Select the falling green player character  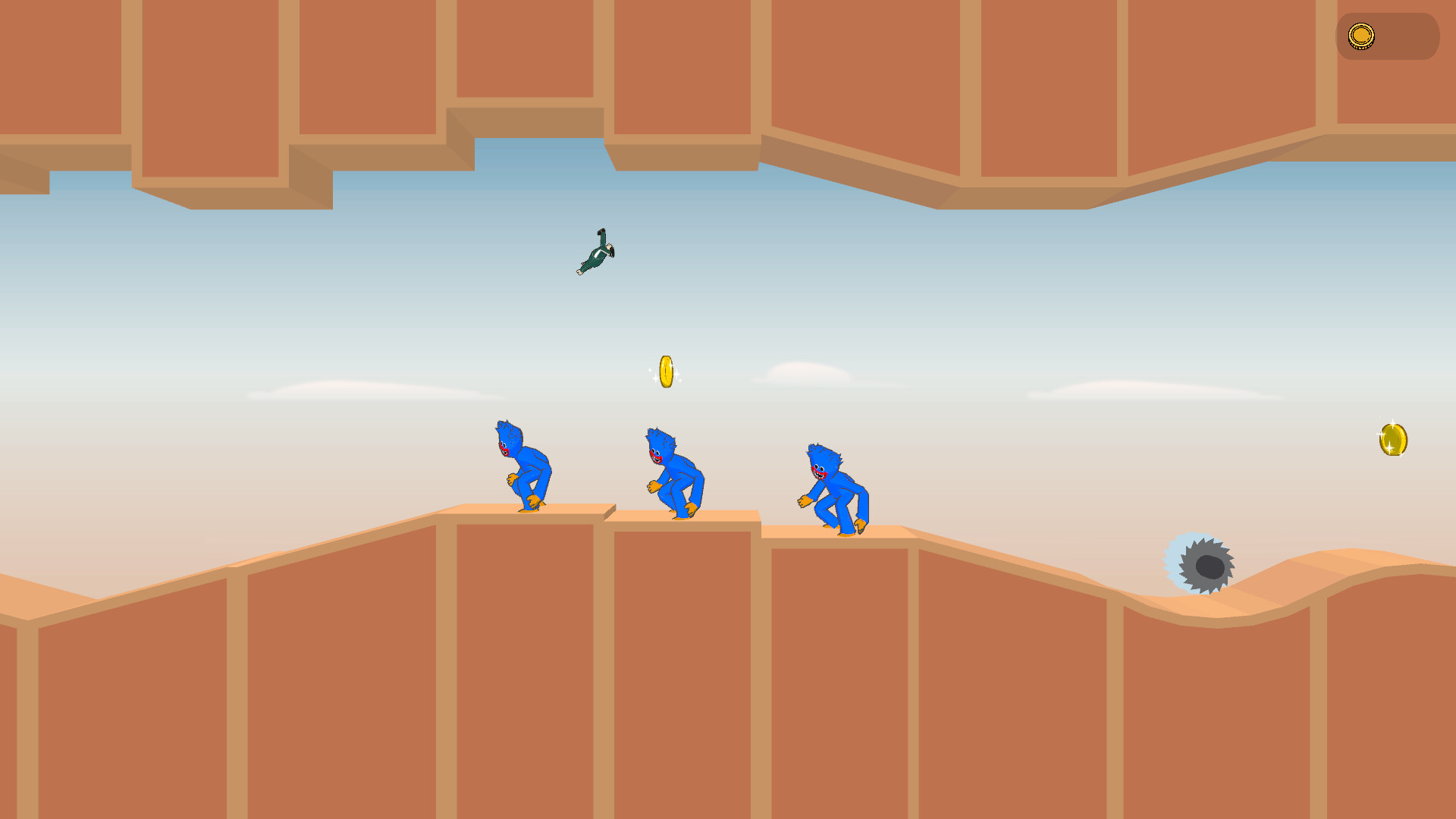(596, 253)
